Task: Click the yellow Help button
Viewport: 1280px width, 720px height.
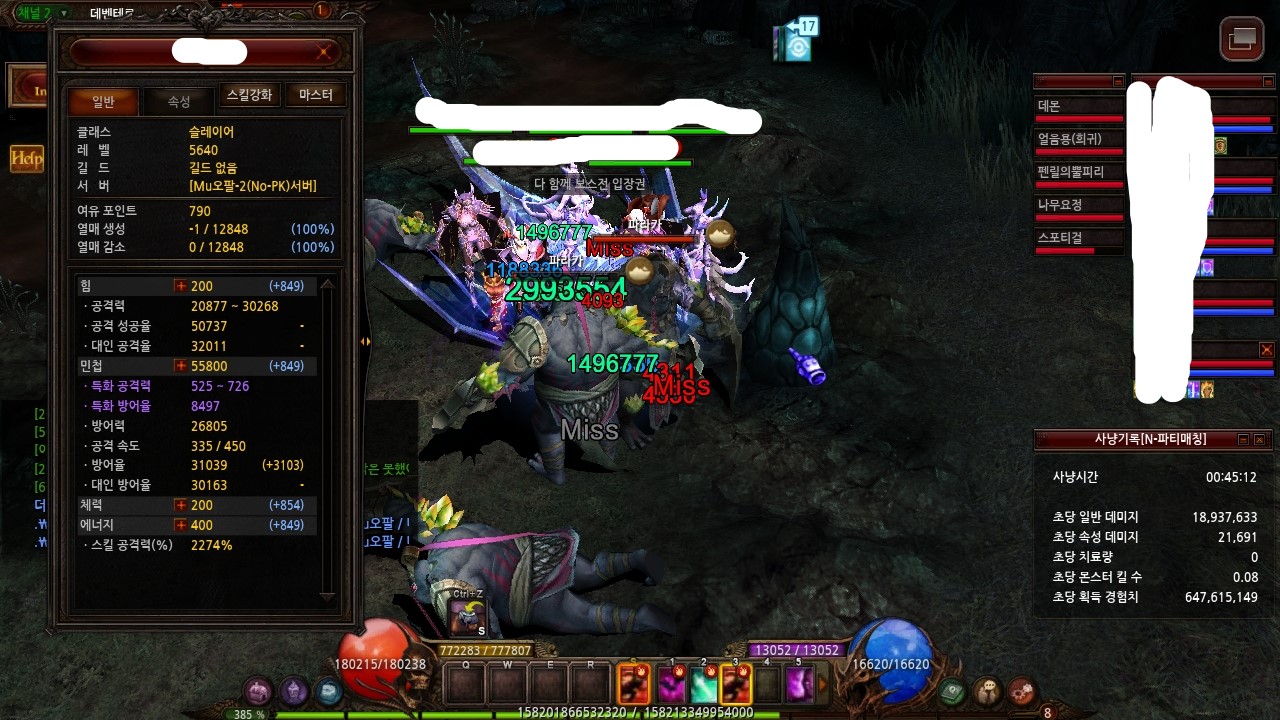Action: [26, 158]
